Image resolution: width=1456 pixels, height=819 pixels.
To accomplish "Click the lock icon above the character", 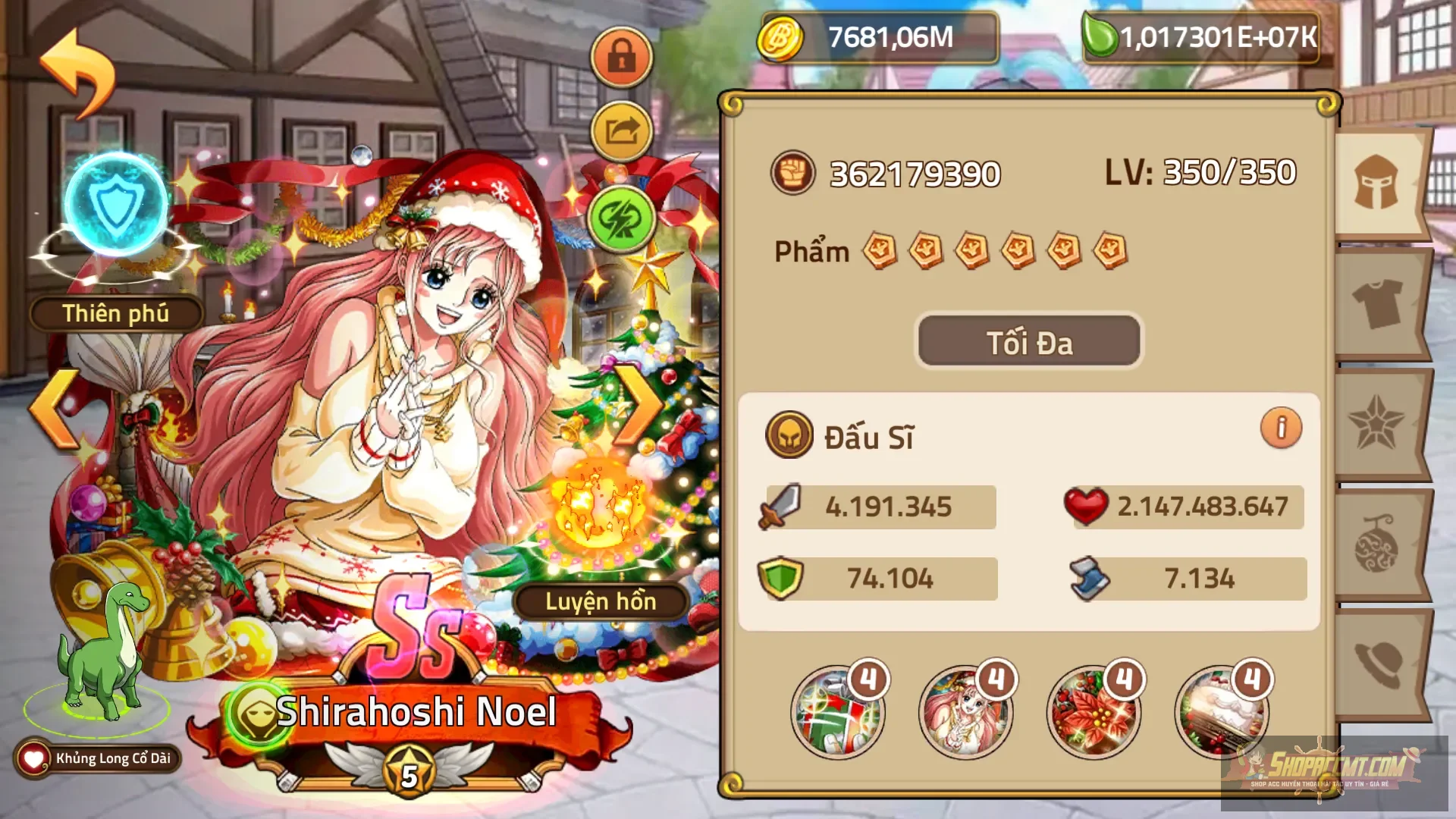I will click(x=622, y=57).
